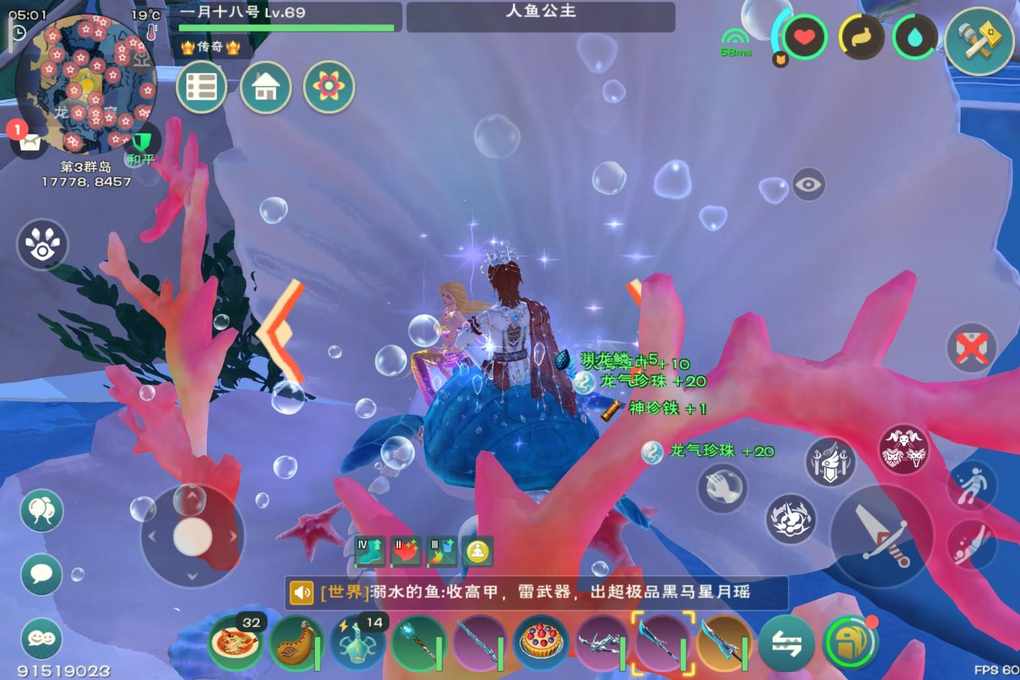
Task: Open the hammer crafting button
Action: 978,41
